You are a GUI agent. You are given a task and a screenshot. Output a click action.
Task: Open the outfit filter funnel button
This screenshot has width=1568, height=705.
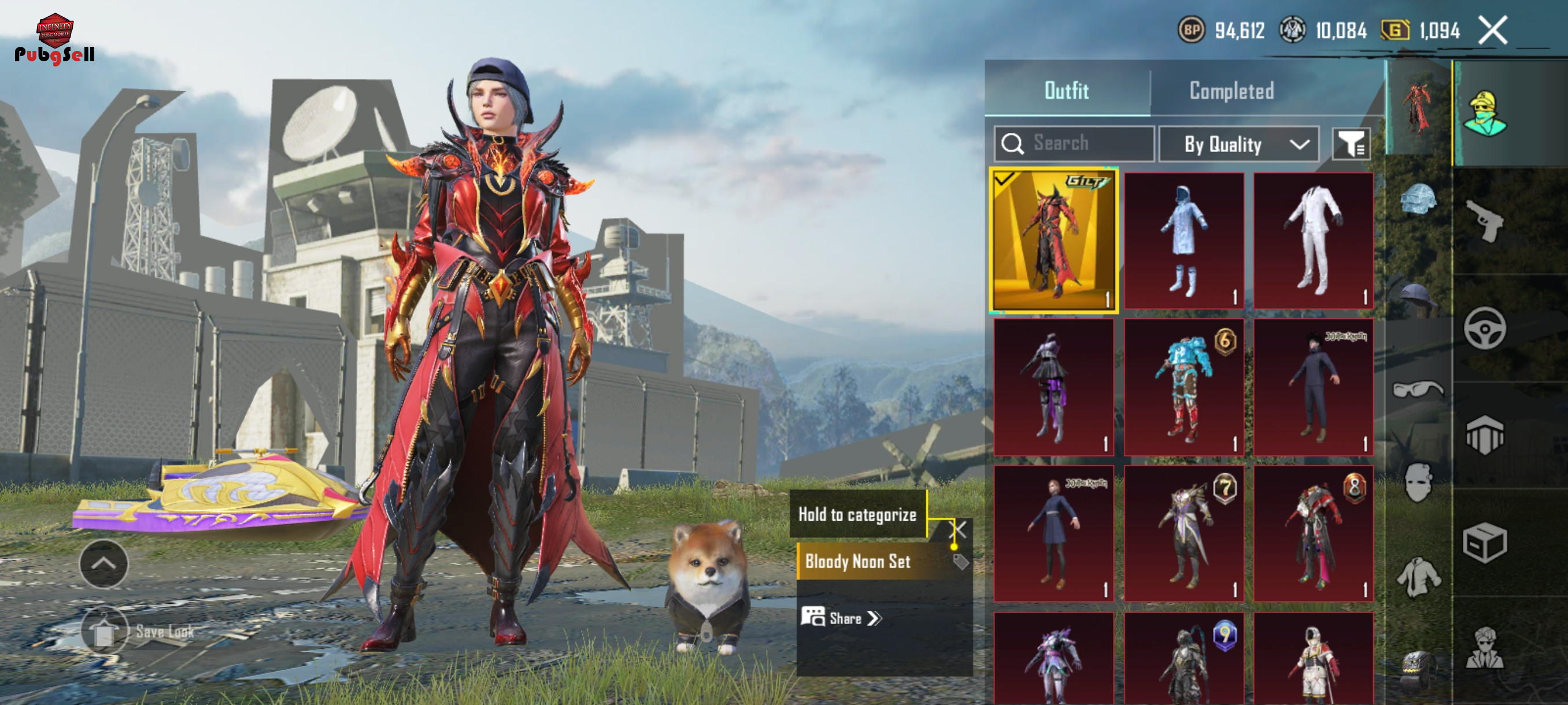[x=1351, y=144]
